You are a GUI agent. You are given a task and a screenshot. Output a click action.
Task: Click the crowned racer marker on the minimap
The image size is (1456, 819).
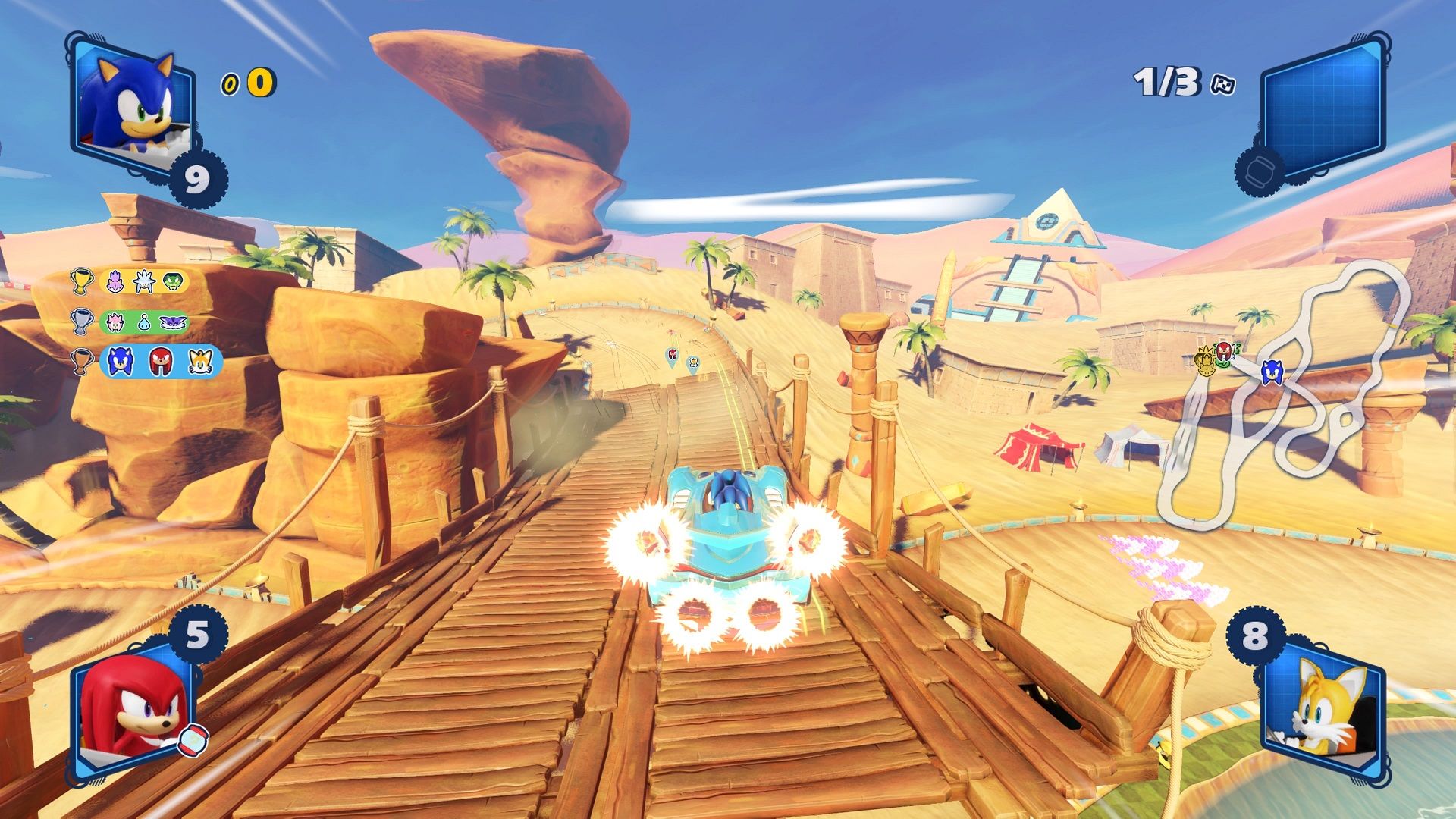point(1207,361)
